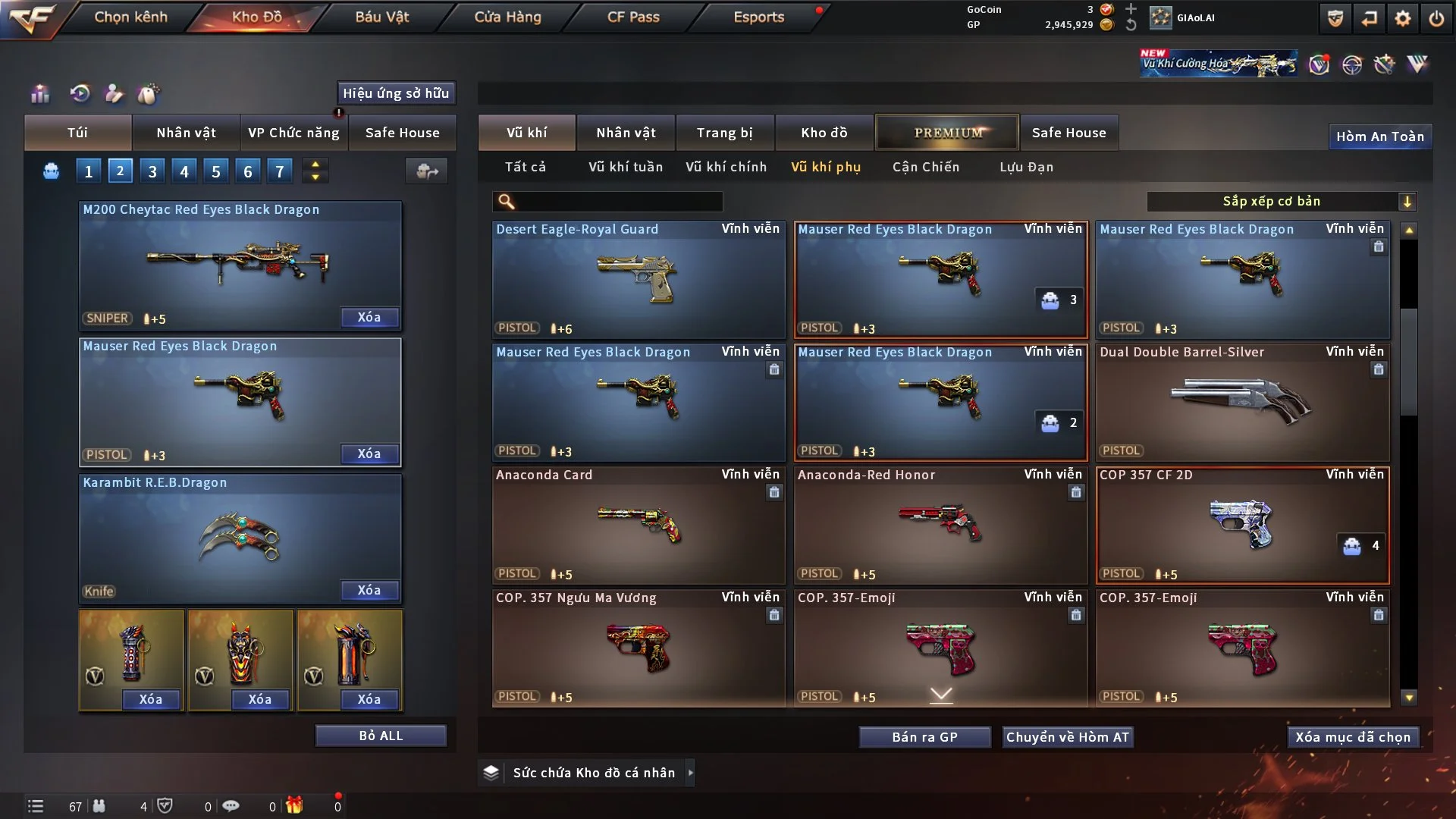Select bag preset number 5
1456x819 pixels.
point(216,171)
